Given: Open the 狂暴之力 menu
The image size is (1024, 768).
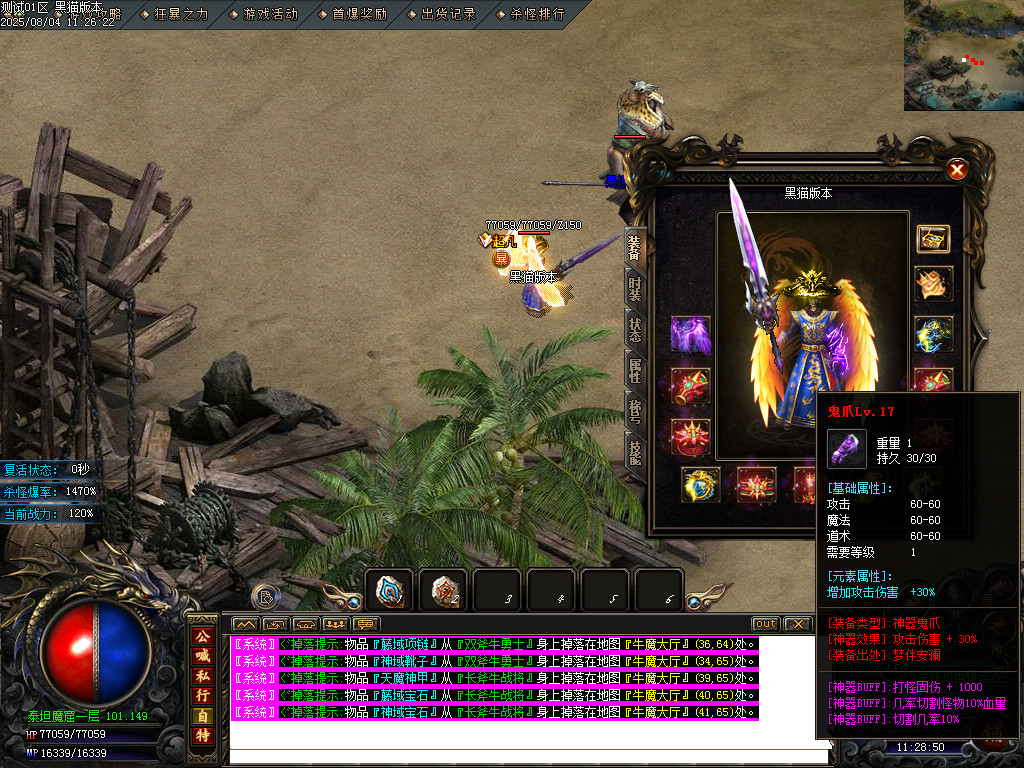Looking at the screenshot, I should tap(181, 14).
